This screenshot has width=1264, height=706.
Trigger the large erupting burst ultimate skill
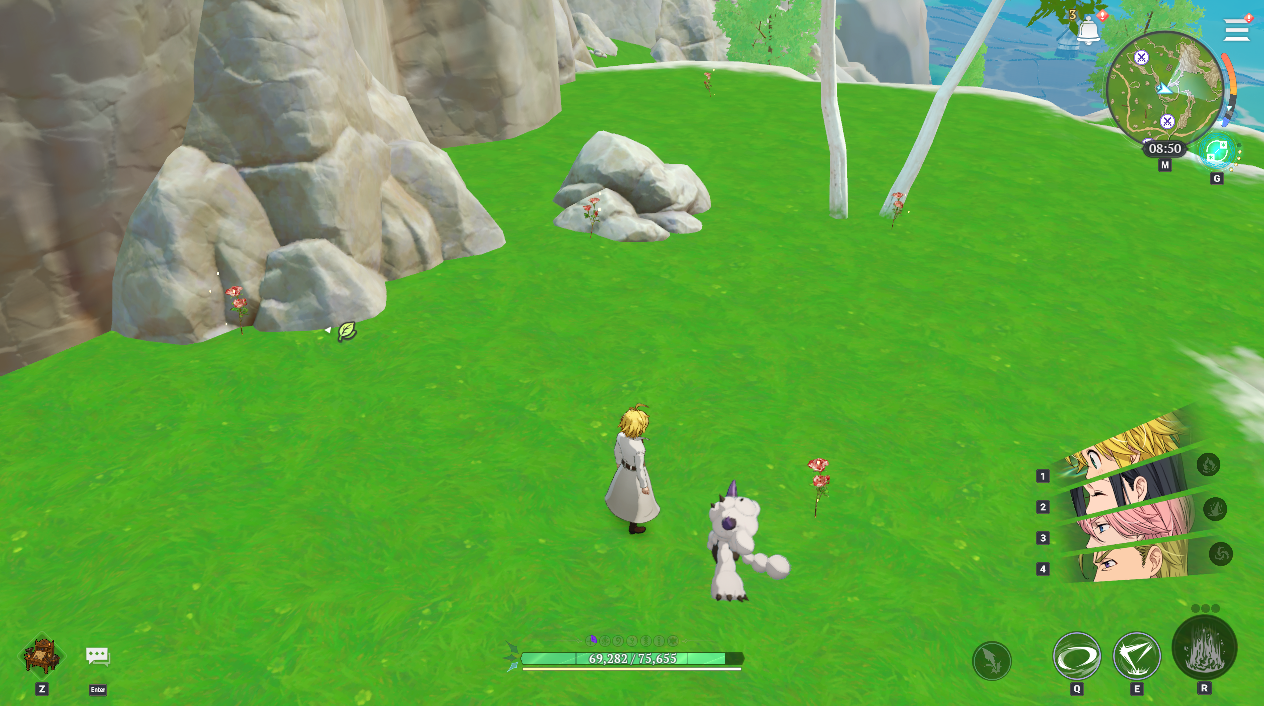[1204, 648]
